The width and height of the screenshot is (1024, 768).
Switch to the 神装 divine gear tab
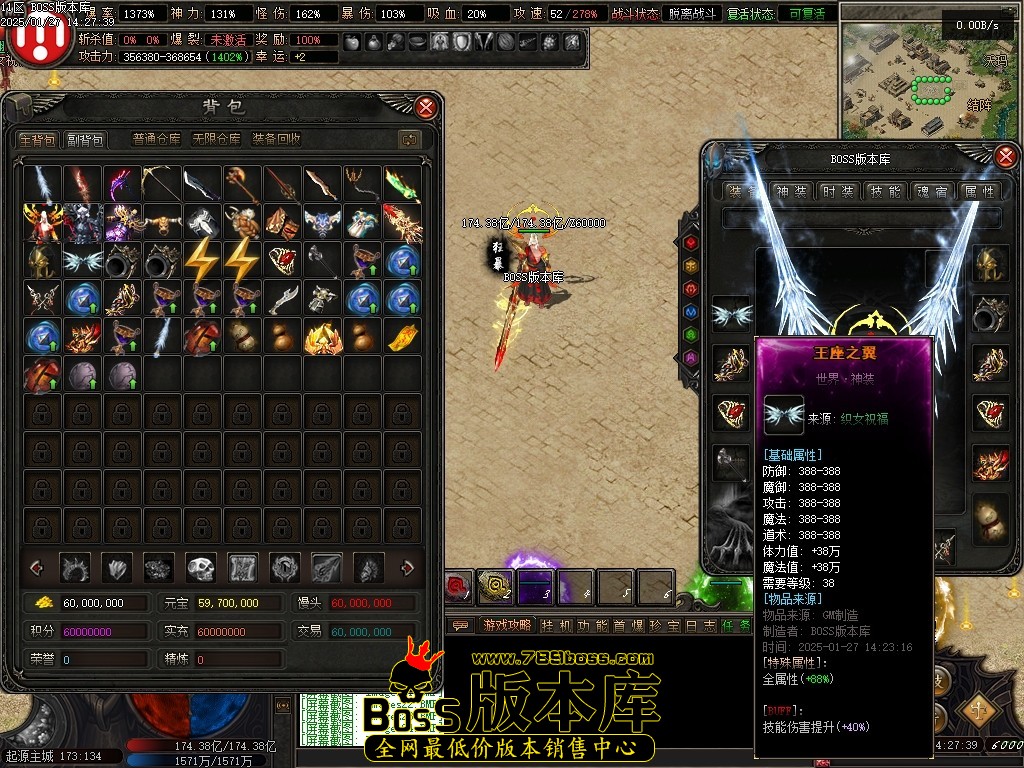coord(790,191)
